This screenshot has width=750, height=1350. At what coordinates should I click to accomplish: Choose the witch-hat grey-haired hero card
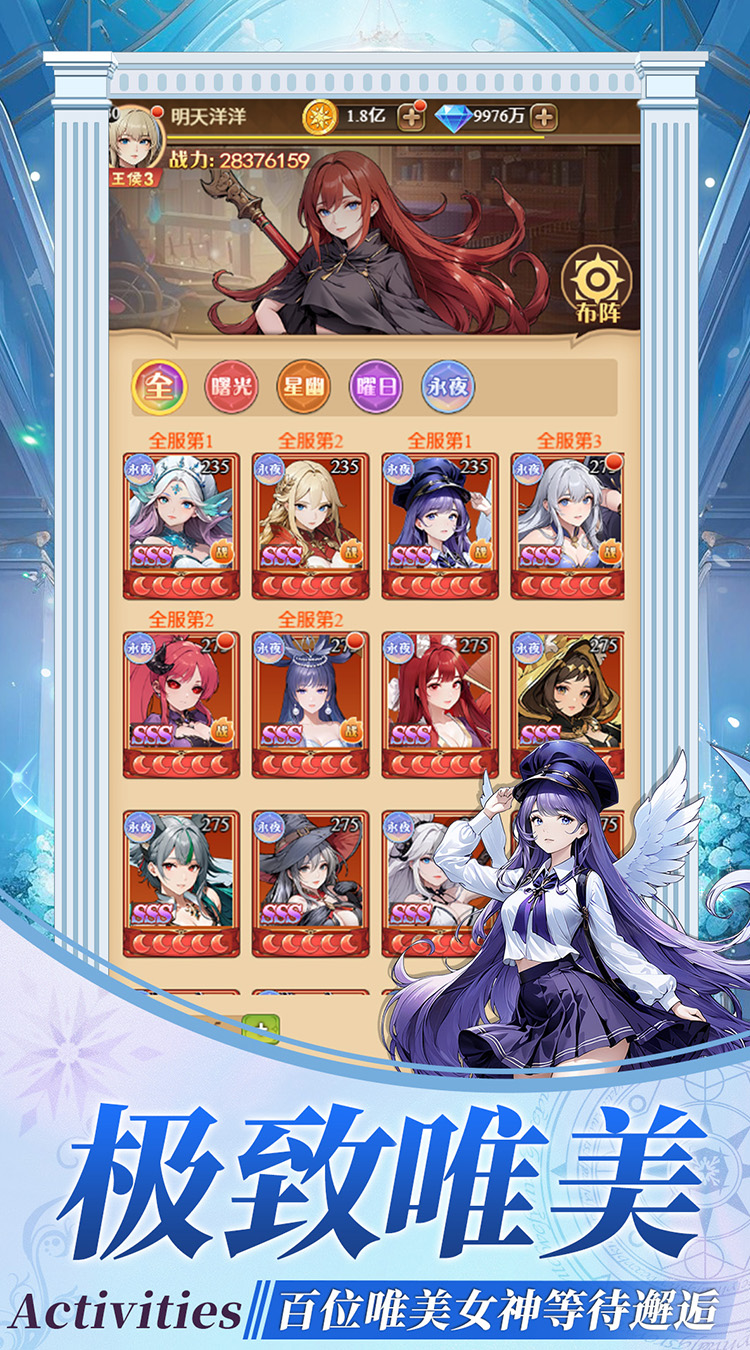pyautogui.click(x=310, y=882)
